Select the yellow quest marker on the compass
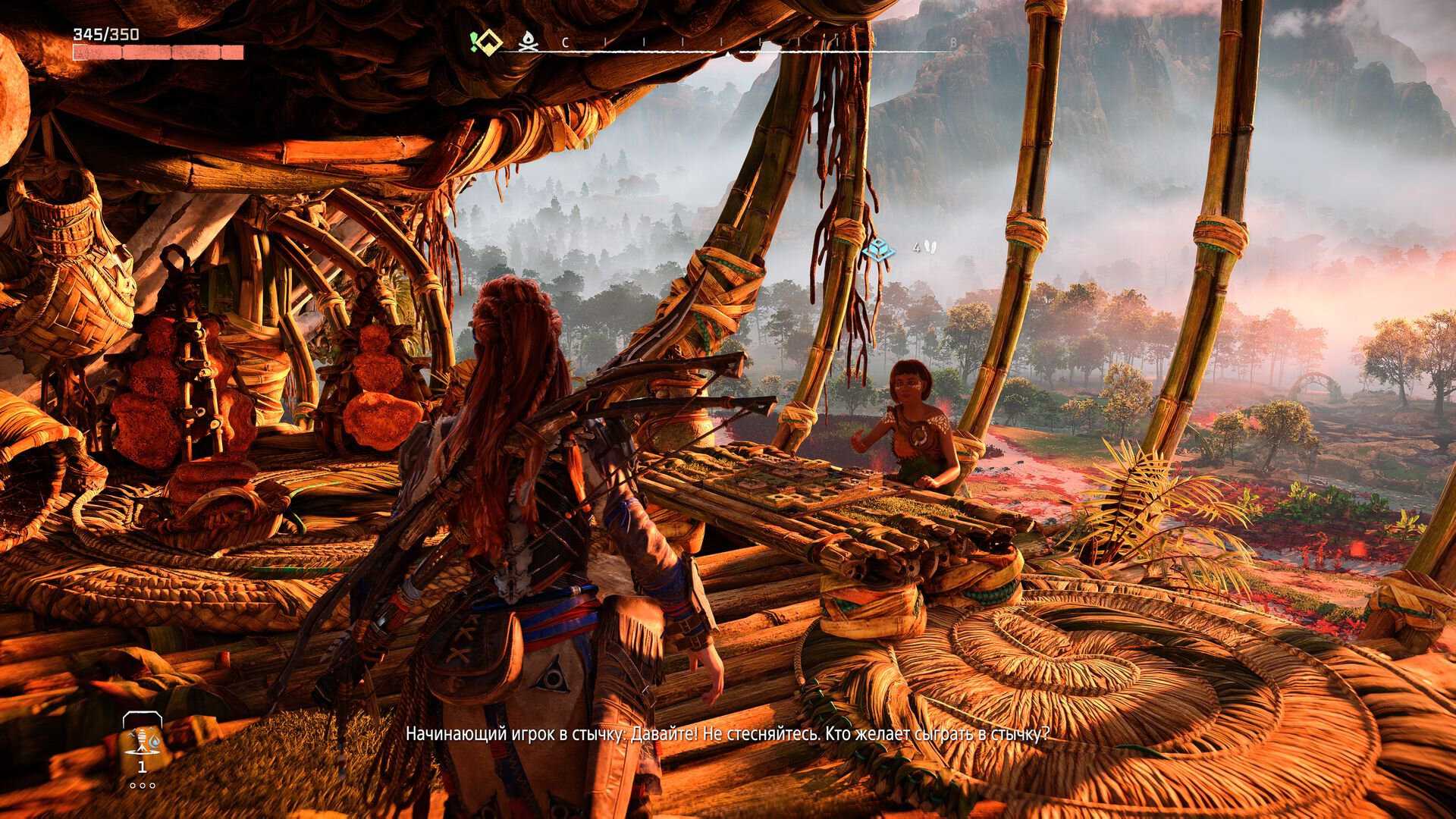 click(x=487, y=42)
